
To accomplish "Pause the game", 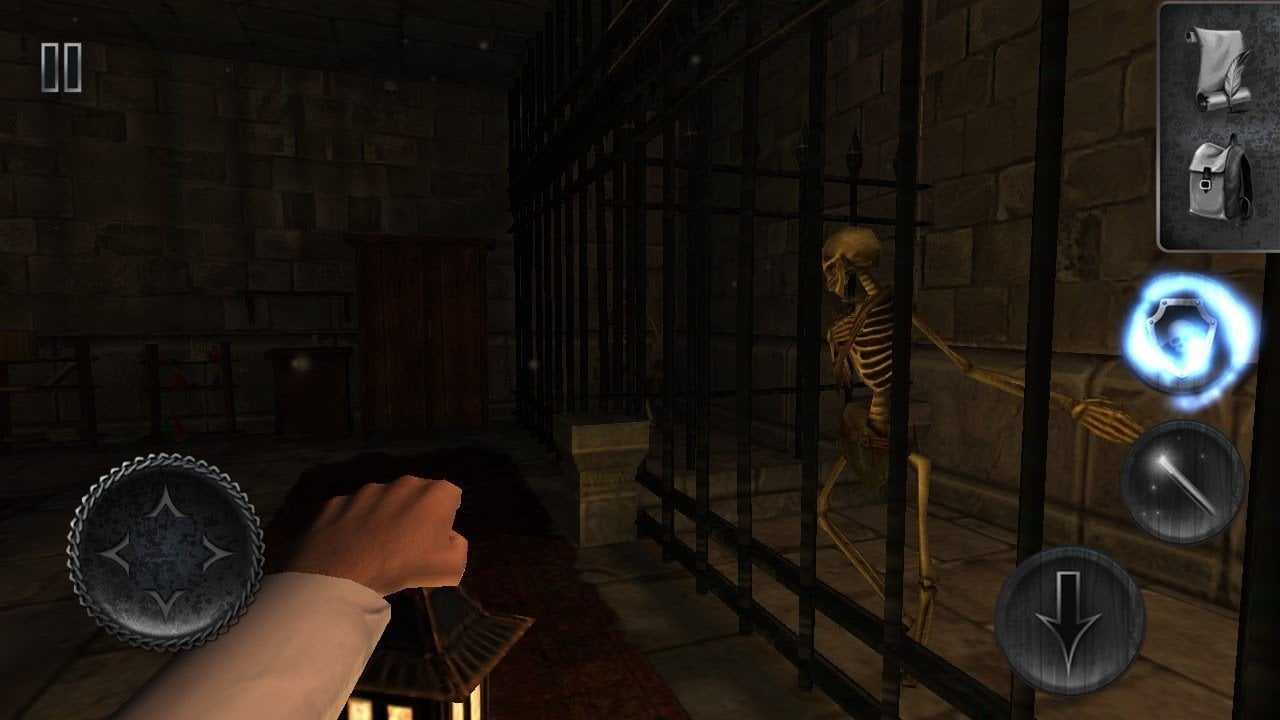I will [61, 68].
